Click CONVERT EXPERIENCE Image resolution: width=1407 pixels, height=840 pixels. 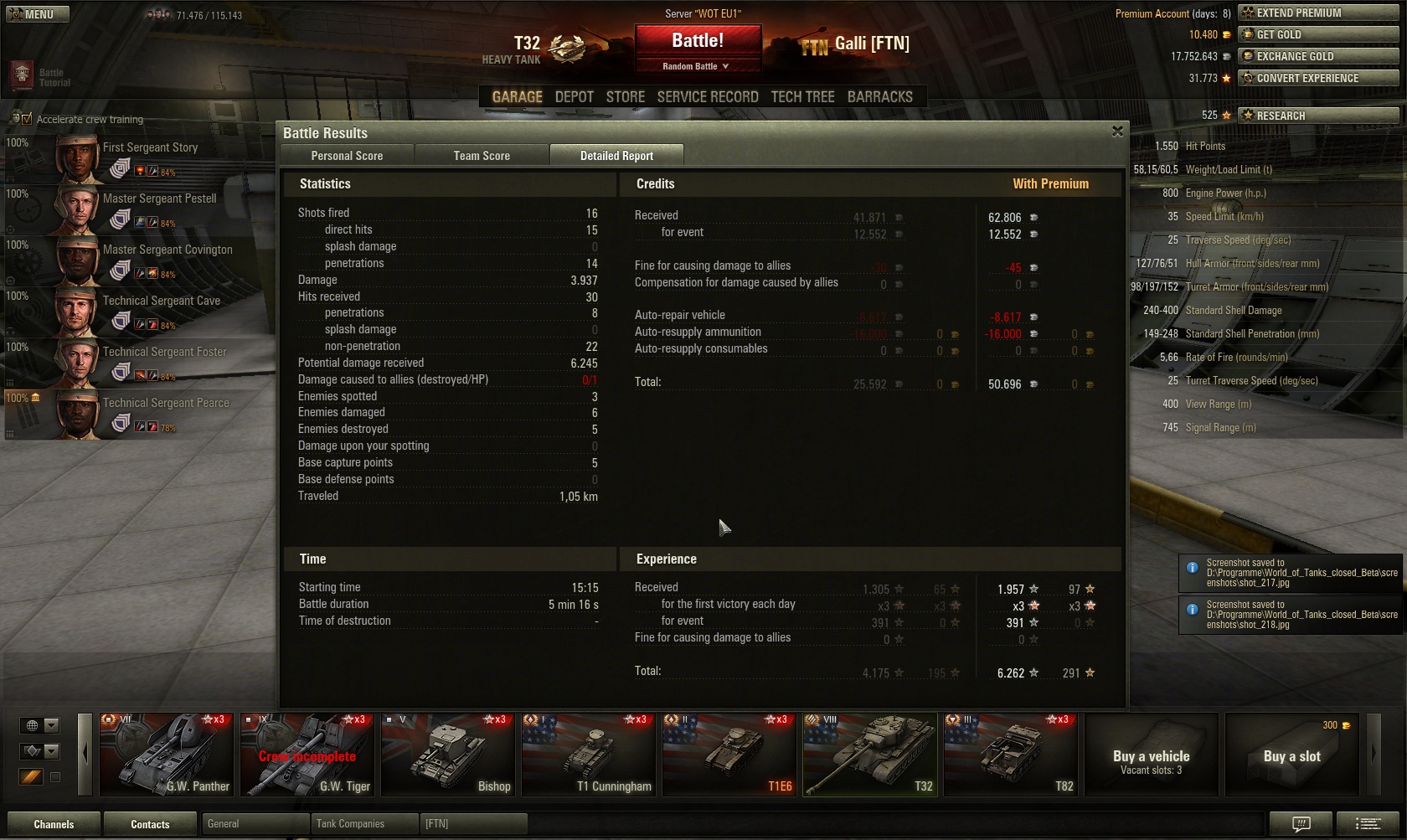click(x=1317, y=78)
